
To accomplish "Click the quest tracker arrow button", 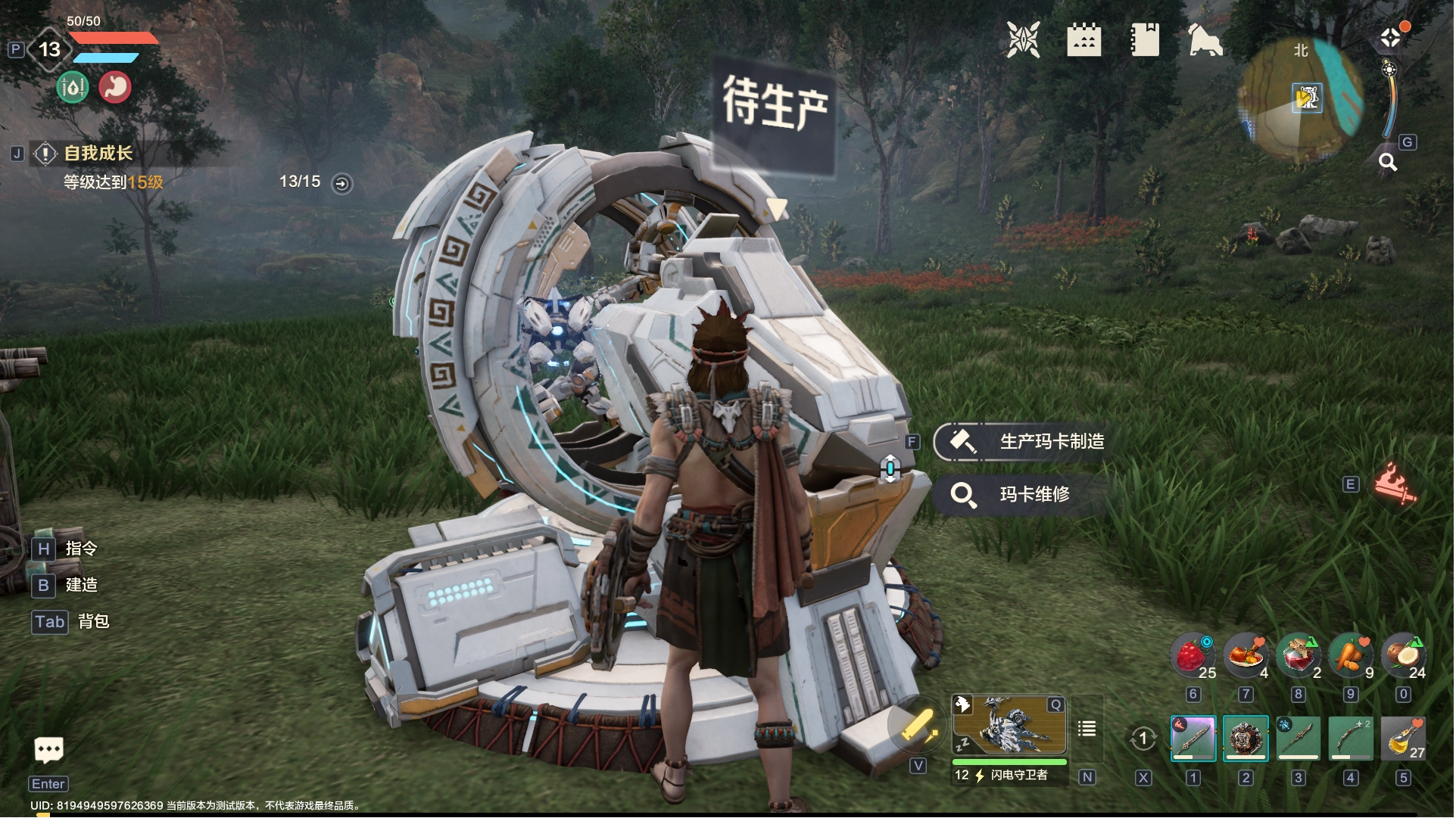I will (x=342, y=183).
